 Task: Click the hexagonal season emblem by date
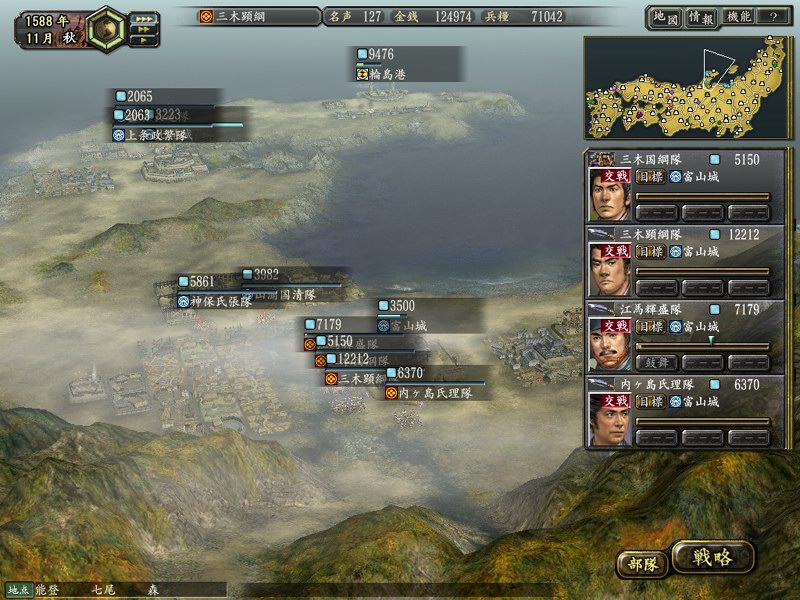tap(106, 28)
